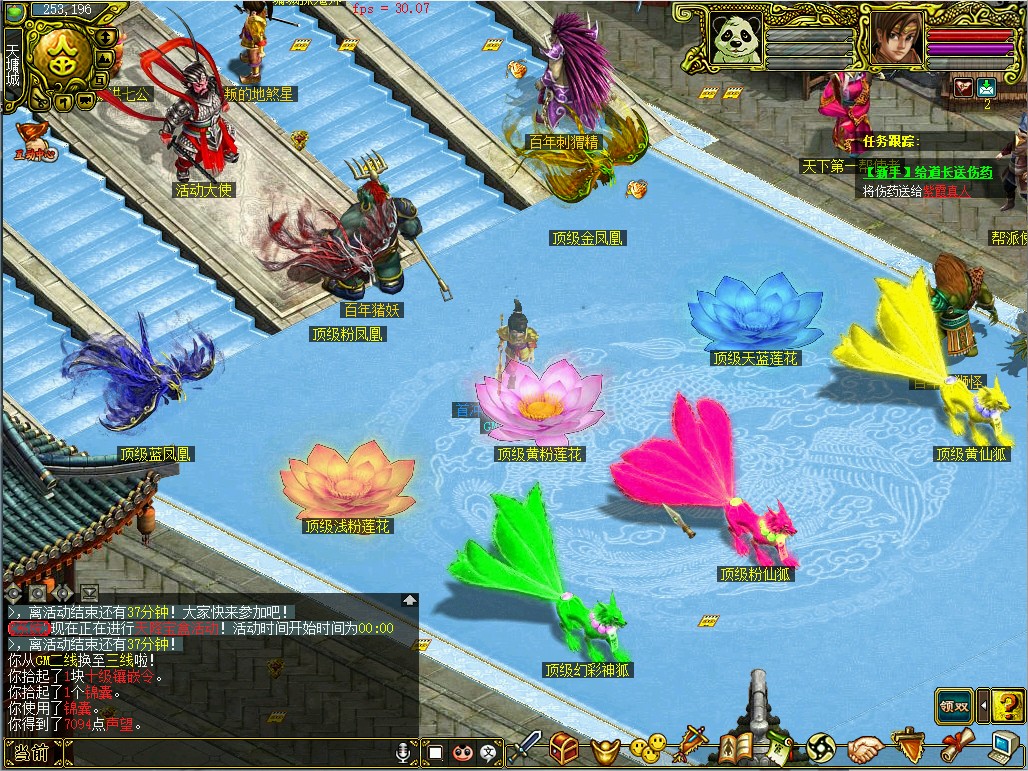Screen dimensions: 1028x771
Task: Click the panda pet portrait
Action: pyautogui.click(x=735, y=37)
